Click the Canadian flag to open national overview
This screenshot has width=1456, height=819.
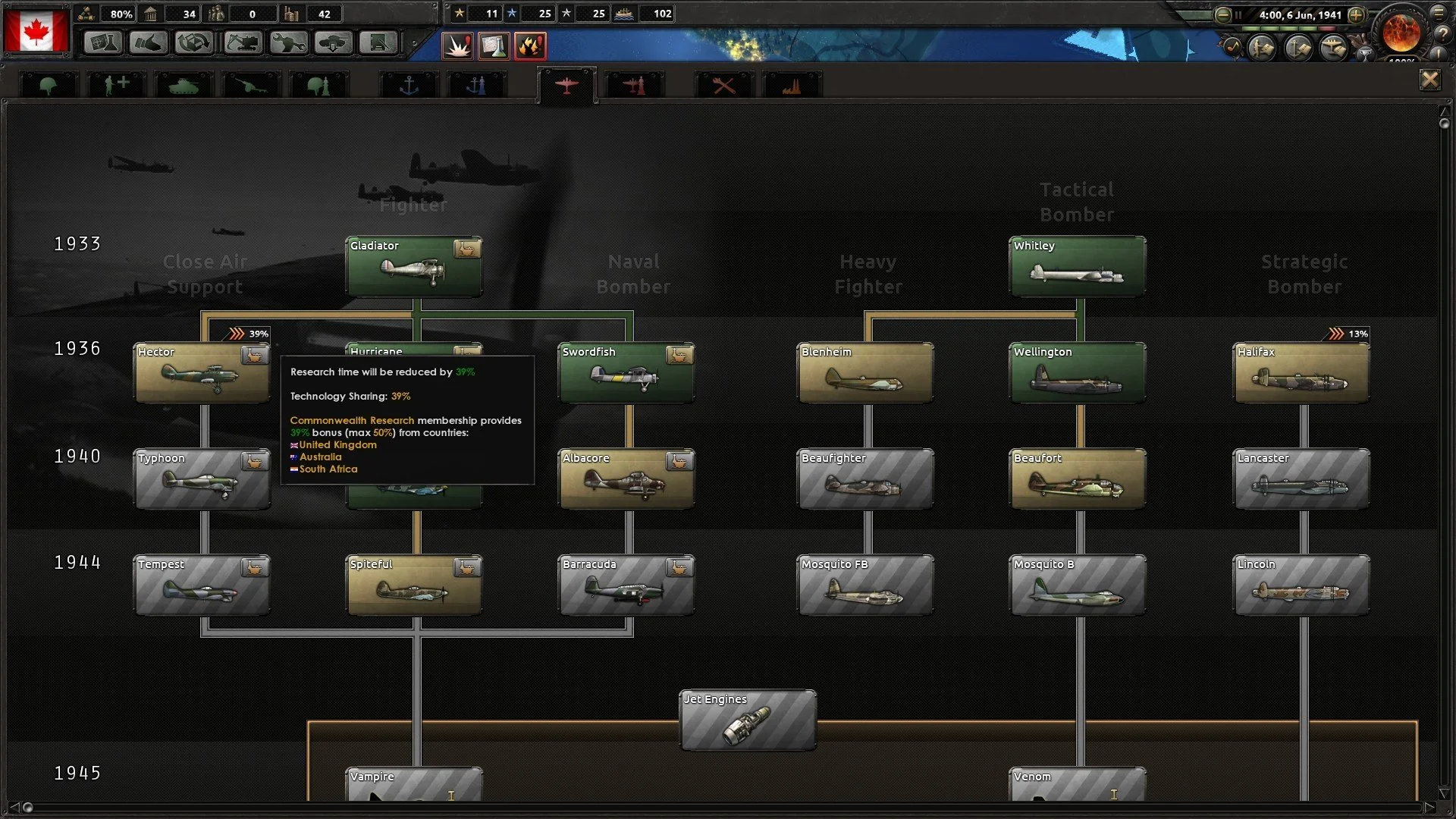coord(36,29)
